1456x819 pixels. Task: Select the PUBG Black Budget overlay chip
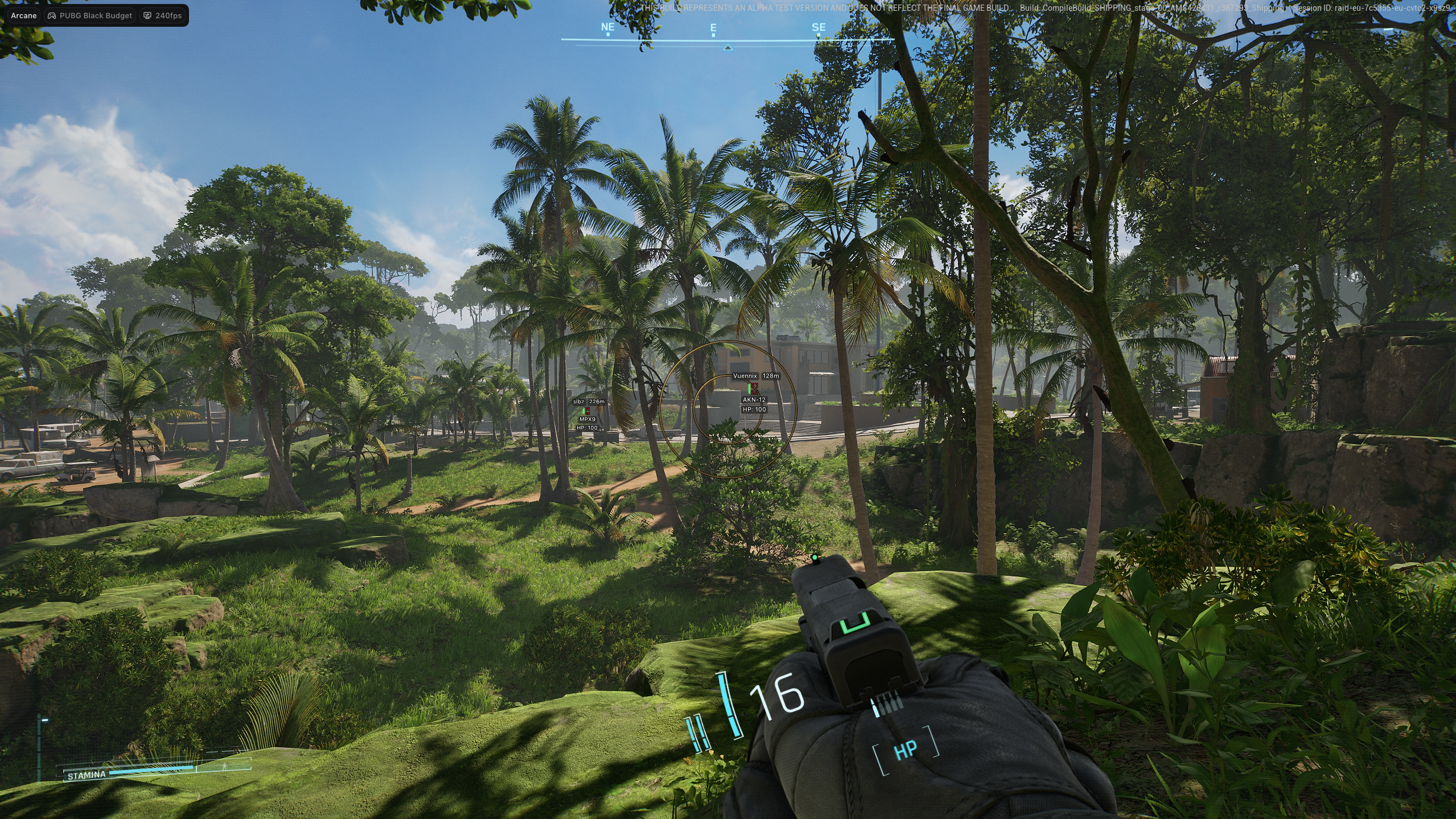coord(90,15)
